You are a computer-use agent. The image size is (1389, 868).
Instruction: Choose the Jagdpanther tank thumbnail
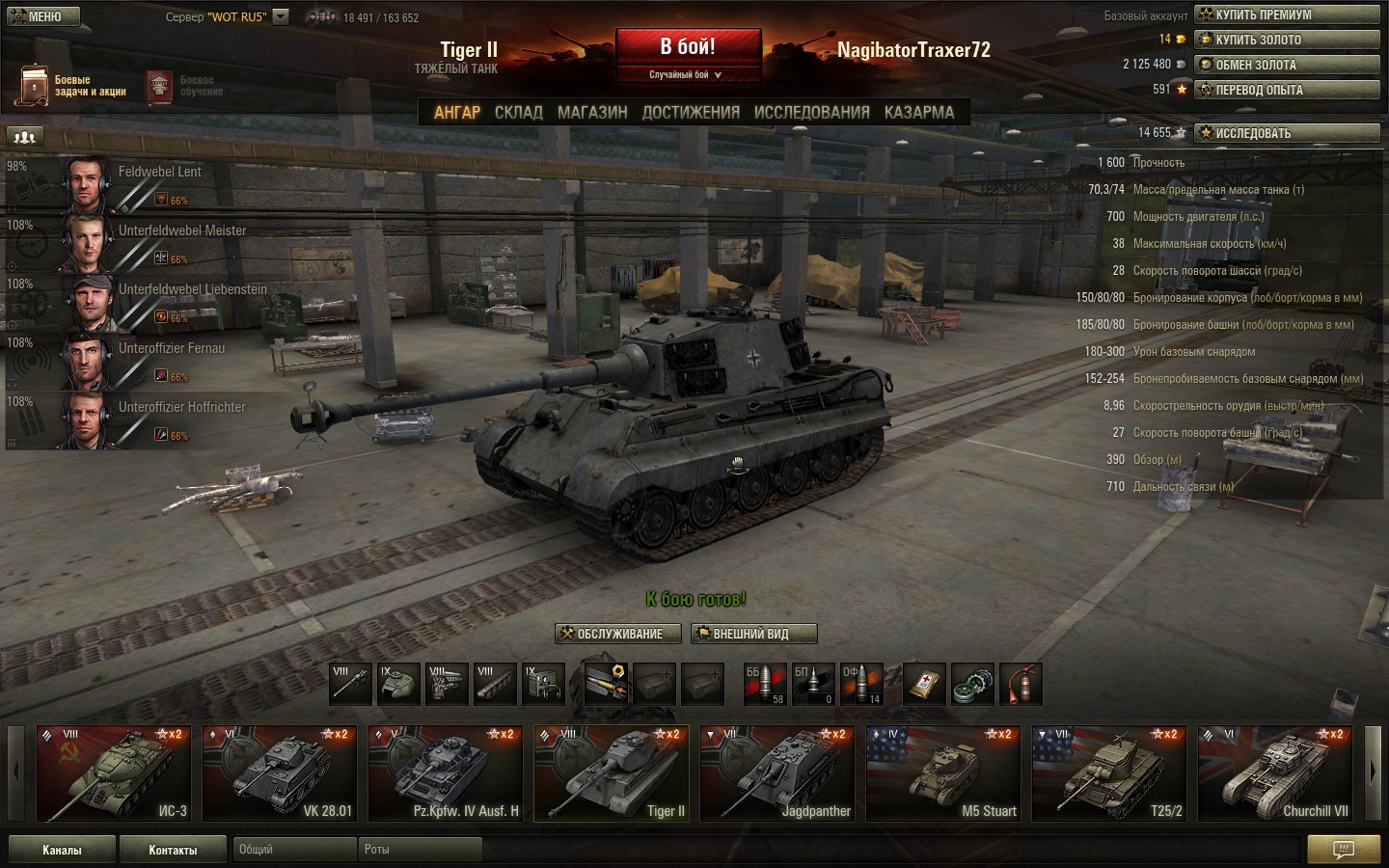[776, 773]
